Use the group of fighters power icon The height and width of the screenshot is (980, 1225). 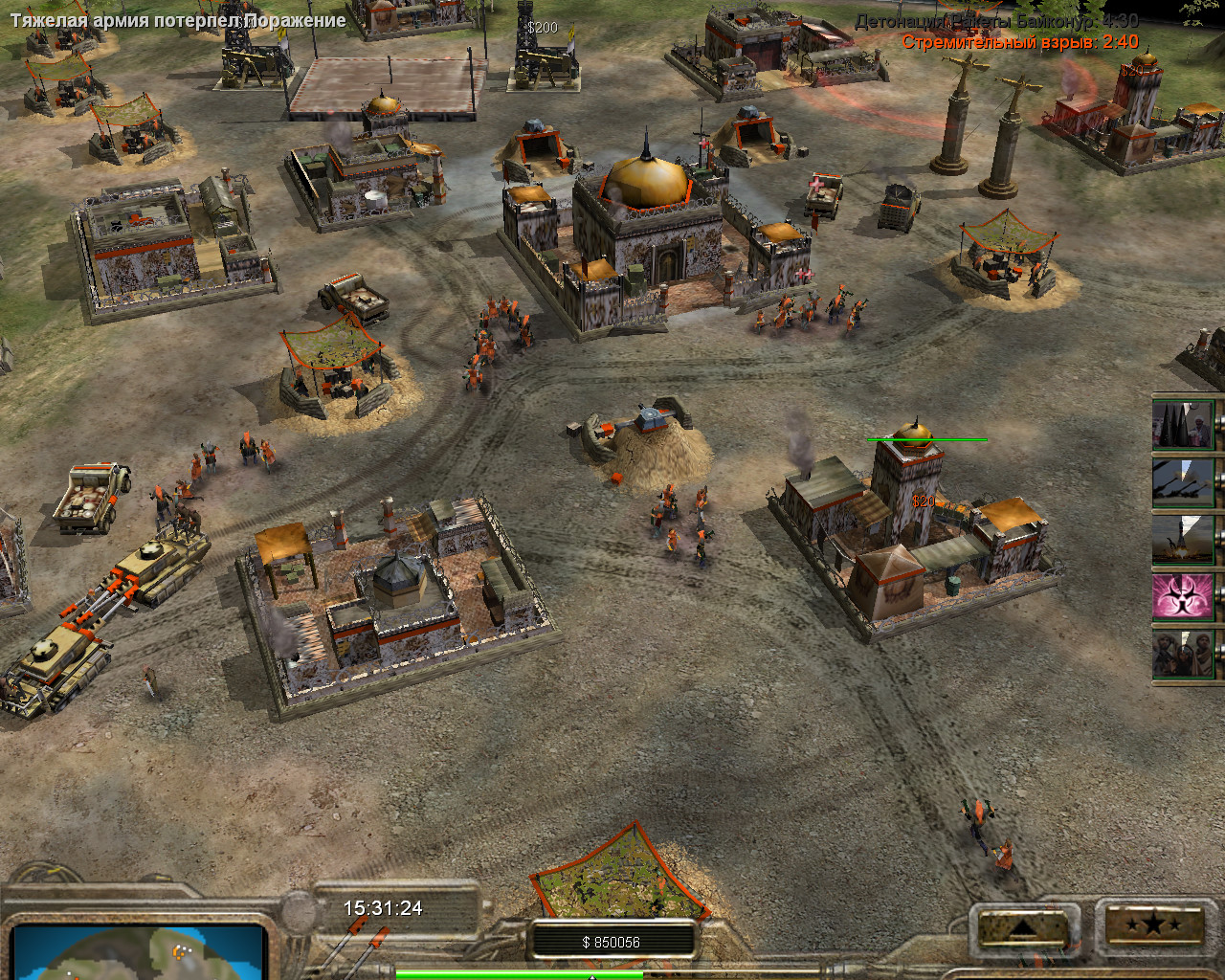tap(1184, 655)
